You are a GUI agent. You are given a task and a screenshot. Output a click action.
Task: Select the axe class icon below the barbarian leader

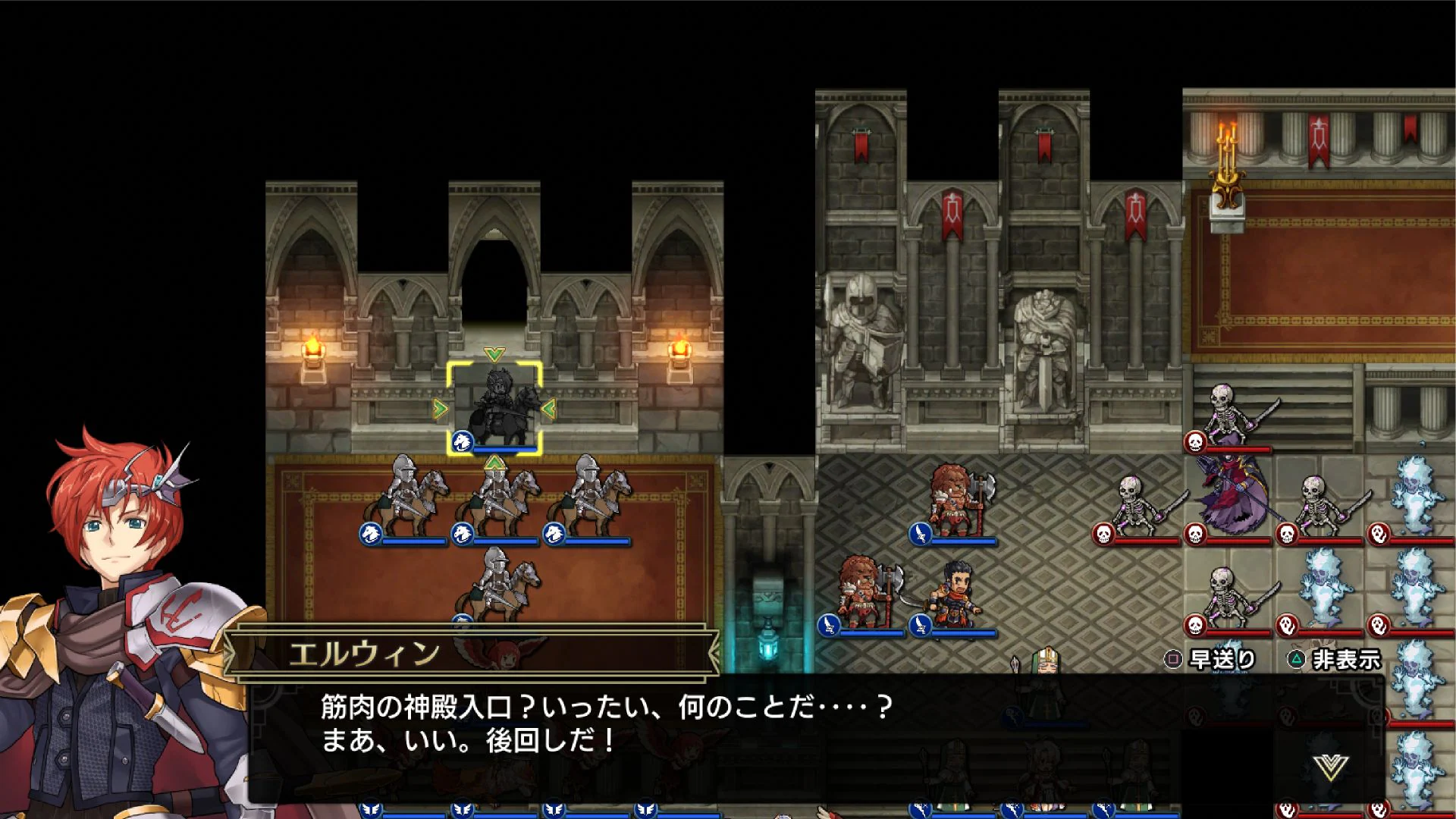pos(919,534)
